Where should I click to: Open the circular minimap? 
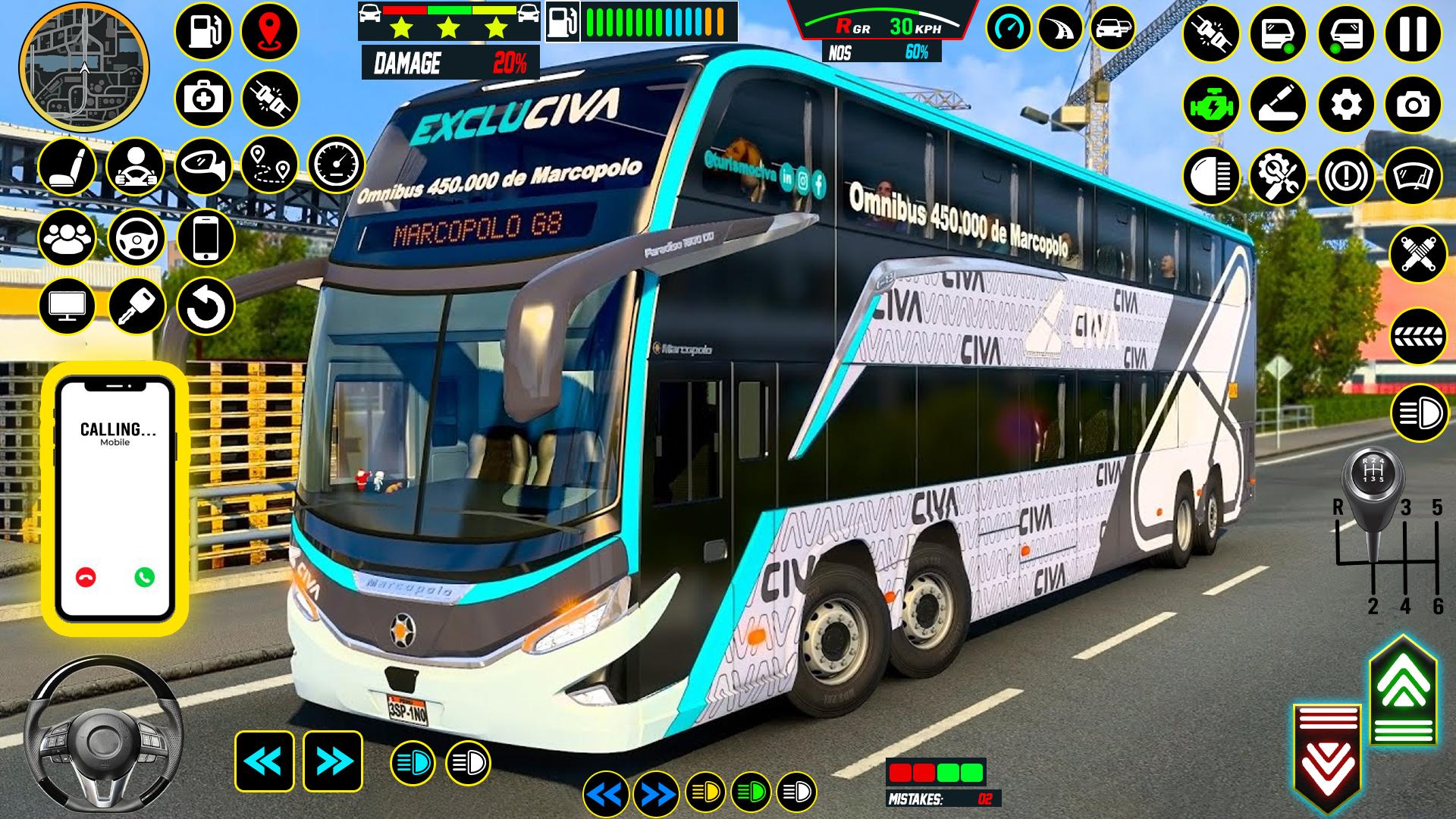coord(84,66)
